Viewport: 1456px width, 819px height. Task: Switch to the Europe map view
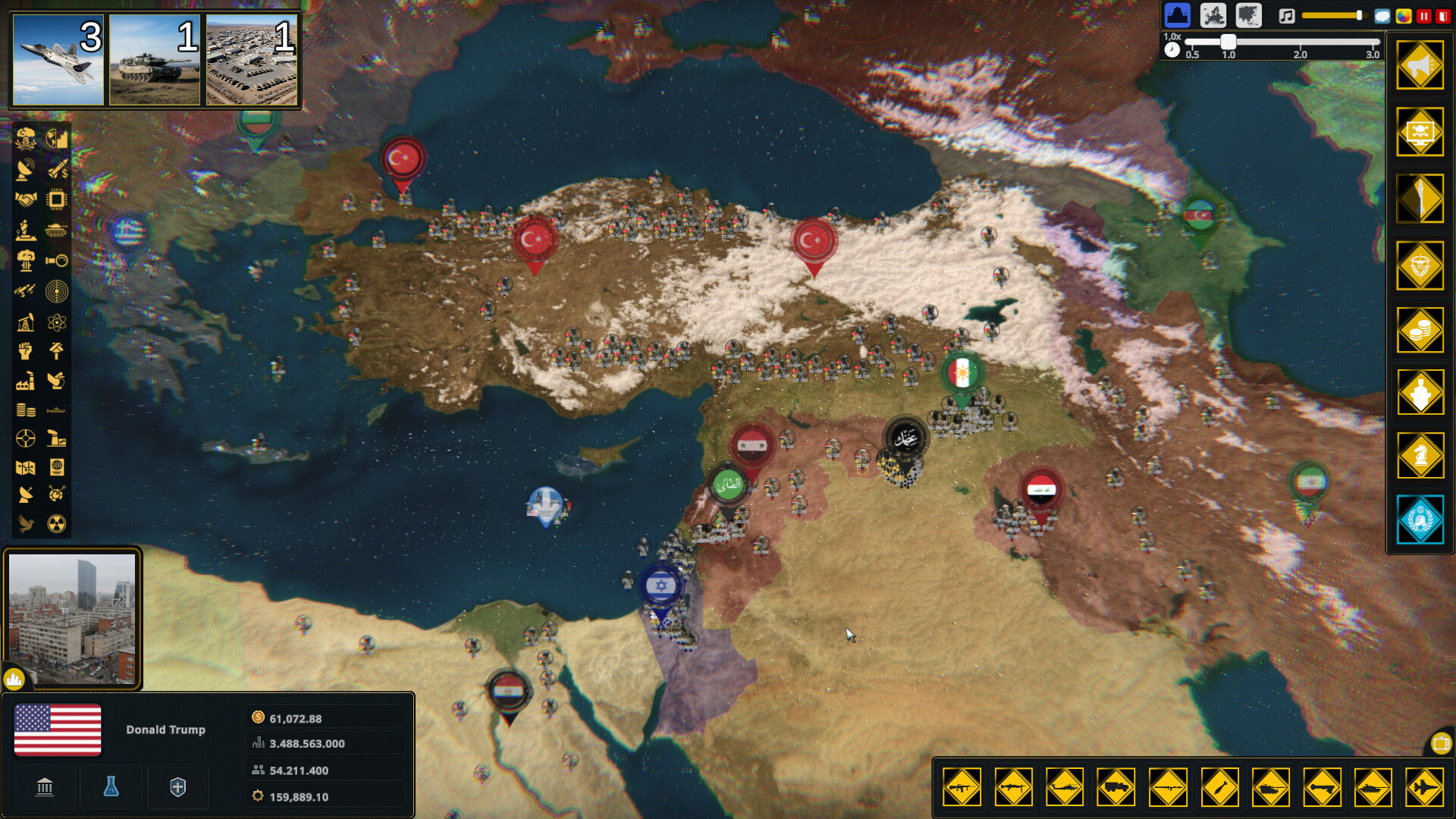tap(1213, 15)
